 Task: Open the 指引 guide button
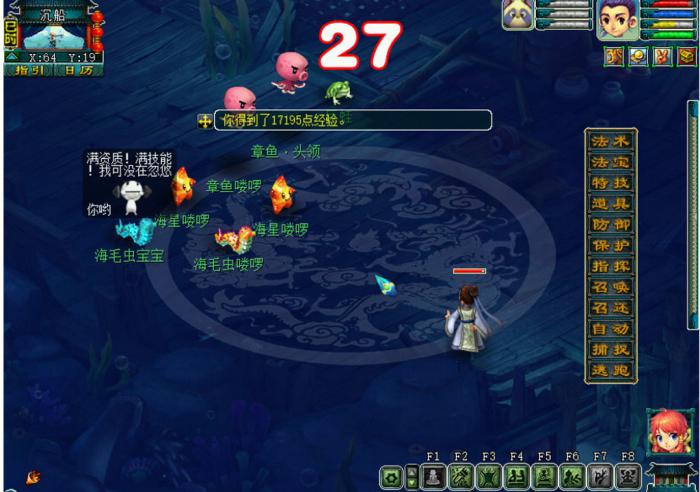click(x=27, y=70)
